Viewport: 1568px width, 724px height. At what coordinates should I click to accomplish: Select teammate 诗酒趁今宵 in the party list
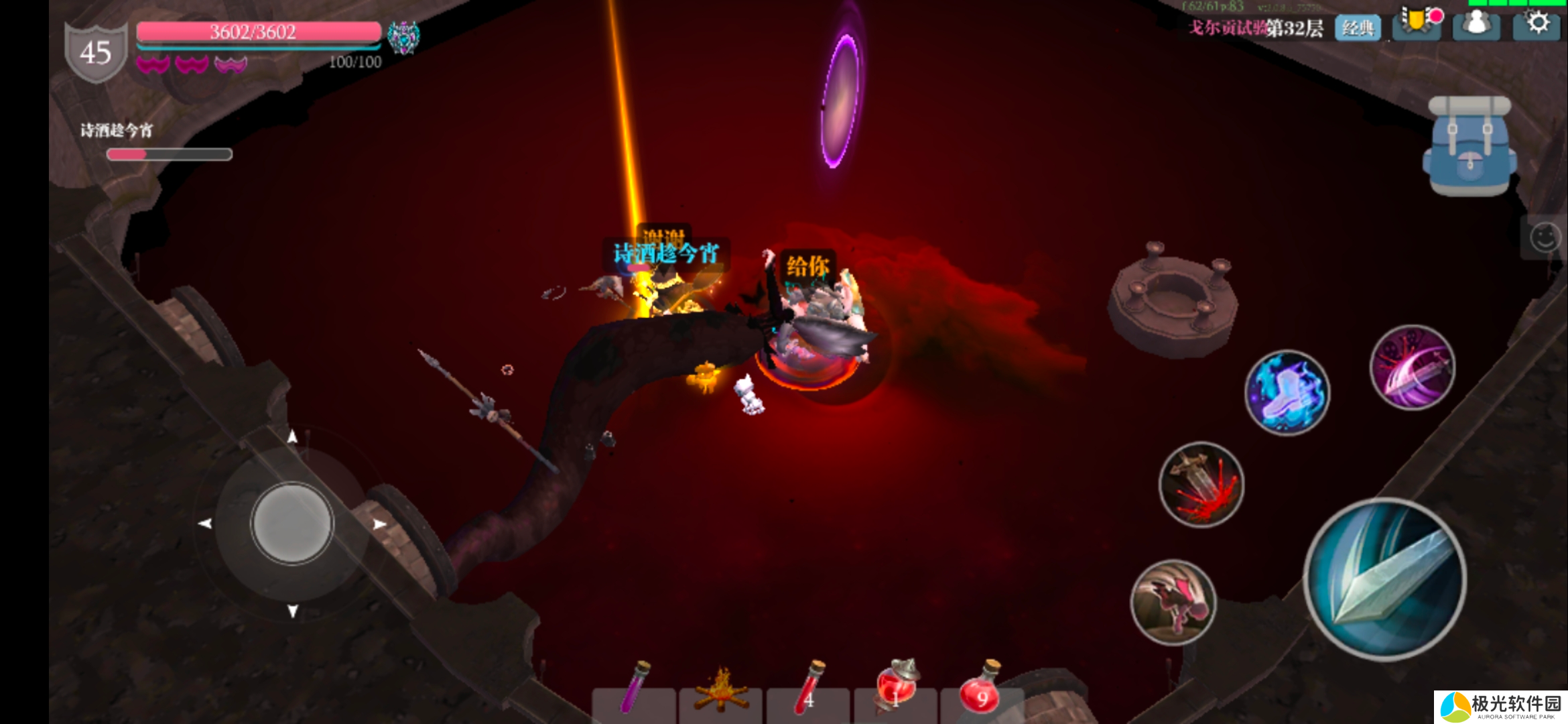[117, 131]
